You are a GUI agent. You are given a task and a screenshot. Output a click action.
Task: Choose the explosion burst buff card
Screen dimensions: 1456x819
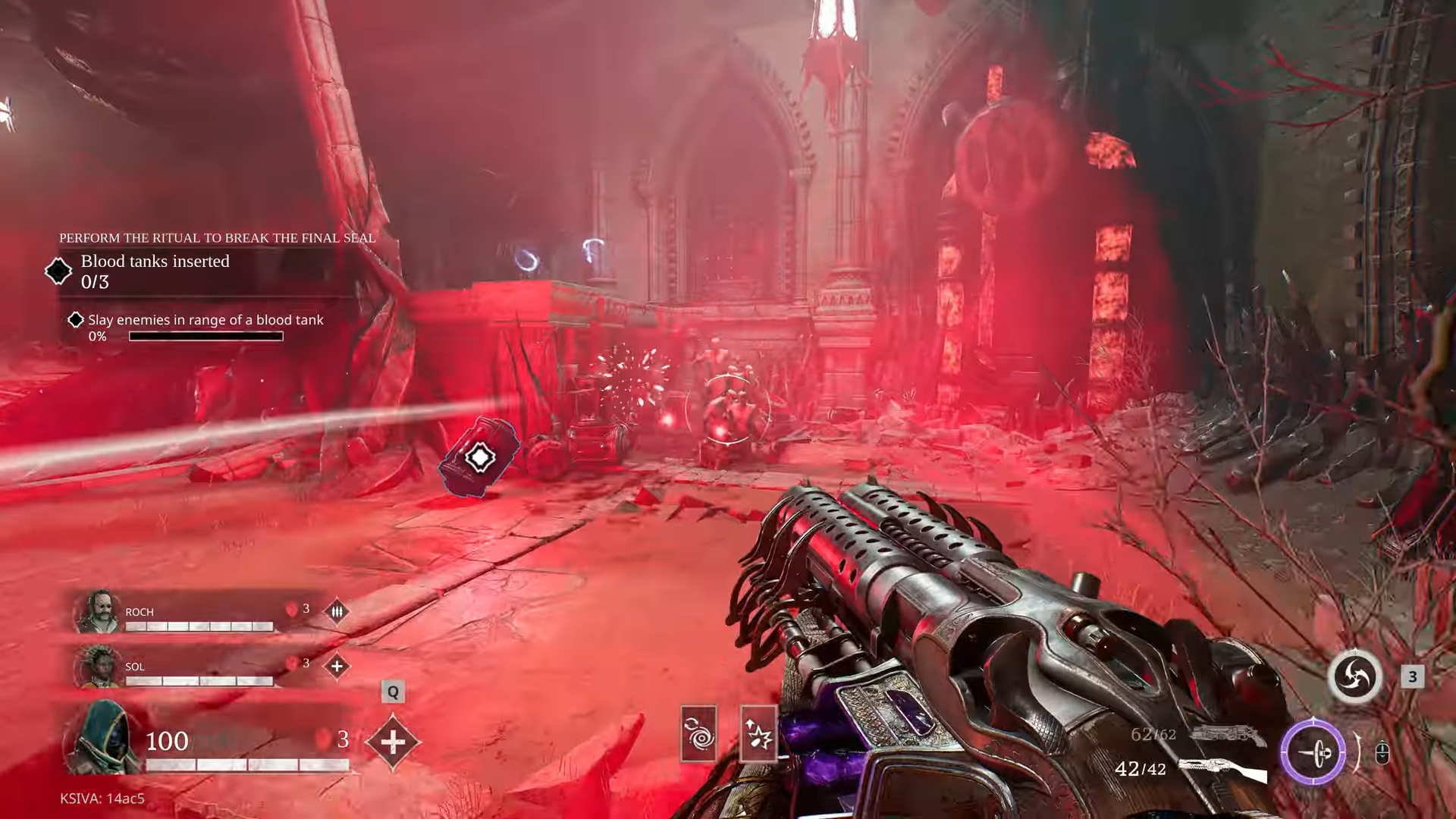click(758, 733)
